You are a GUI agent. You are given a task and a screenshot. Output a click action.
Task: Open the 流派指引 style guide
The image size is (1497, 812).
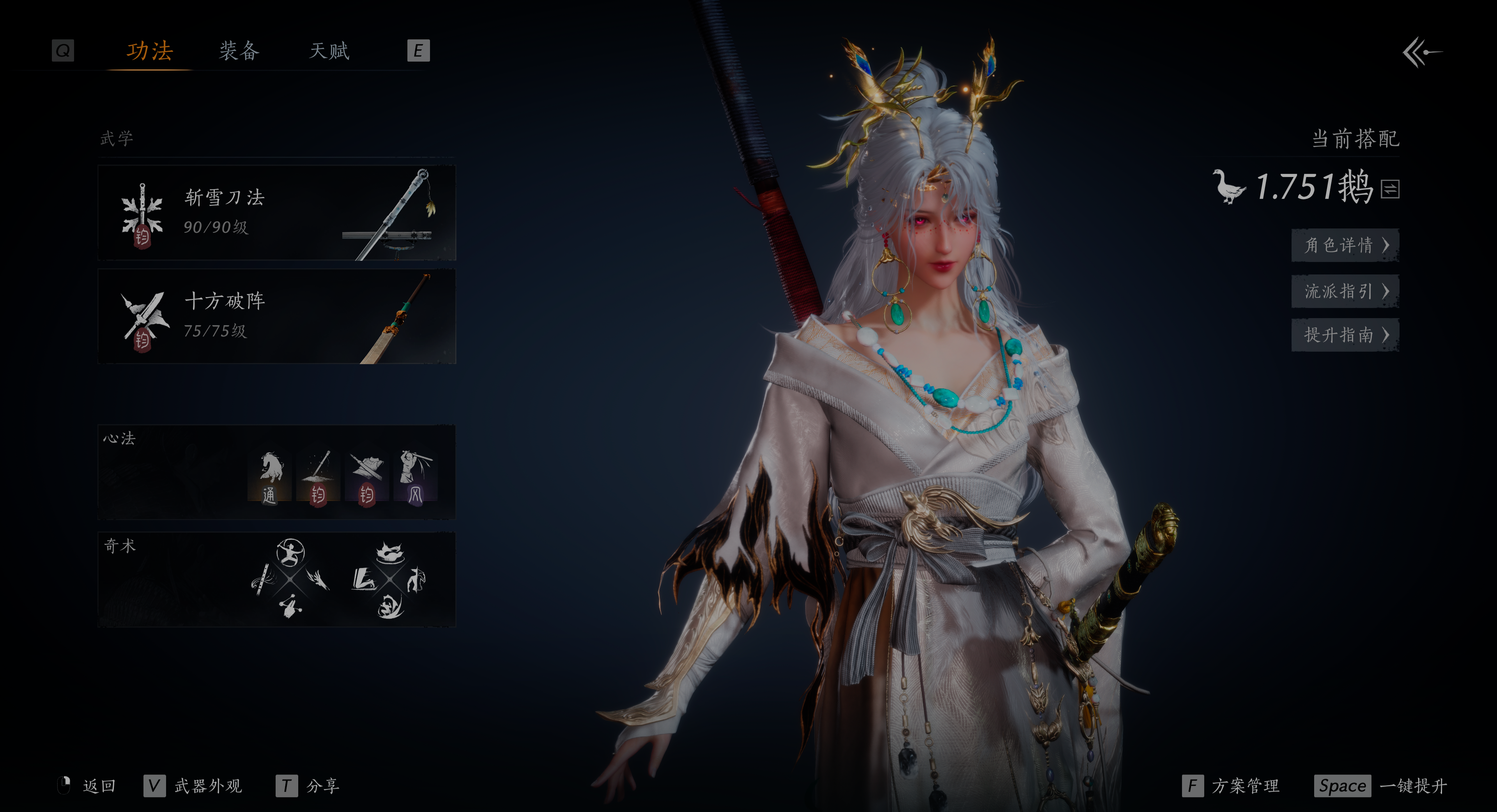[x=1344, y=291]
